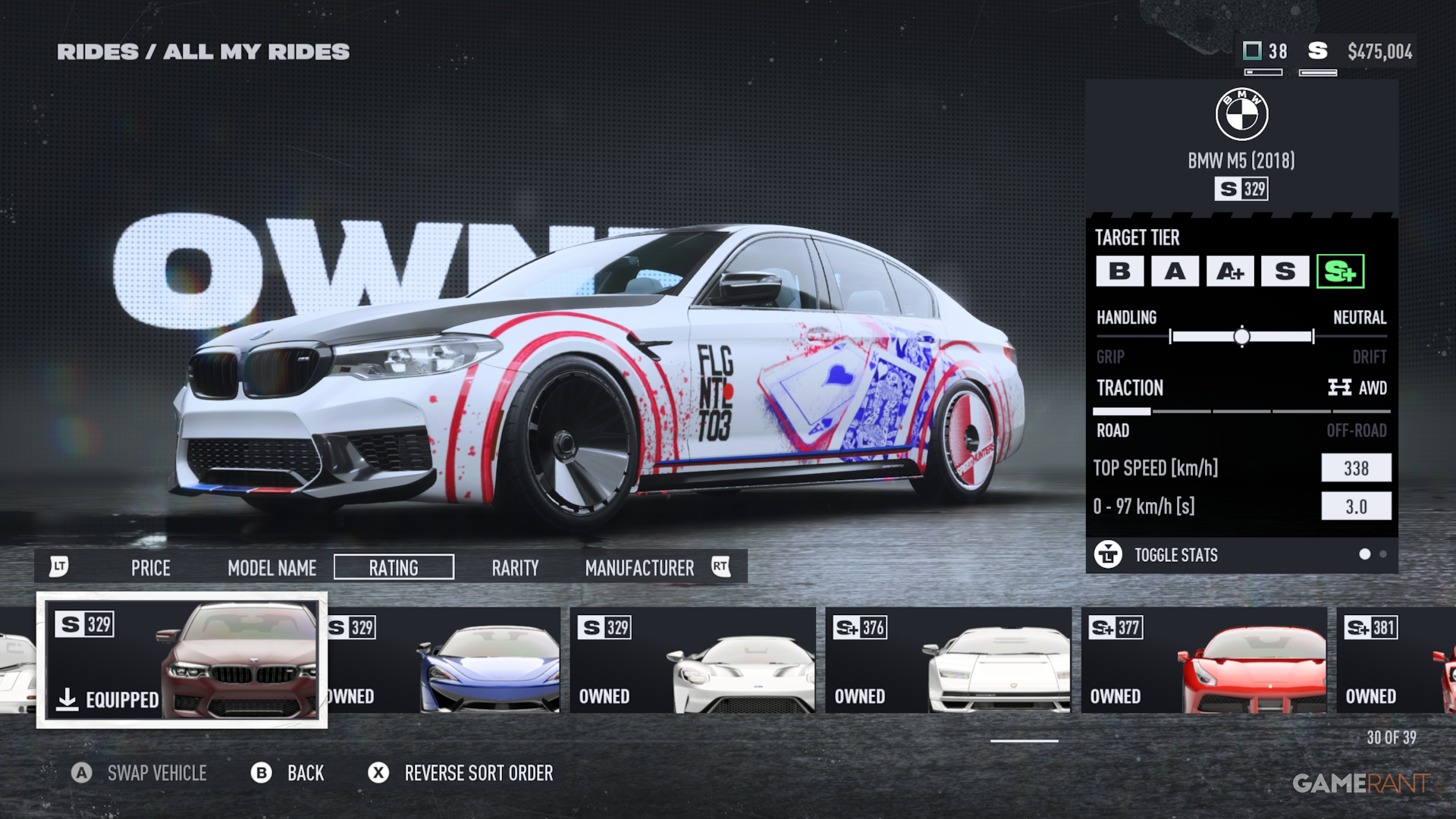
Task: Select the A+ target tier
Action: coord(1228,271)
